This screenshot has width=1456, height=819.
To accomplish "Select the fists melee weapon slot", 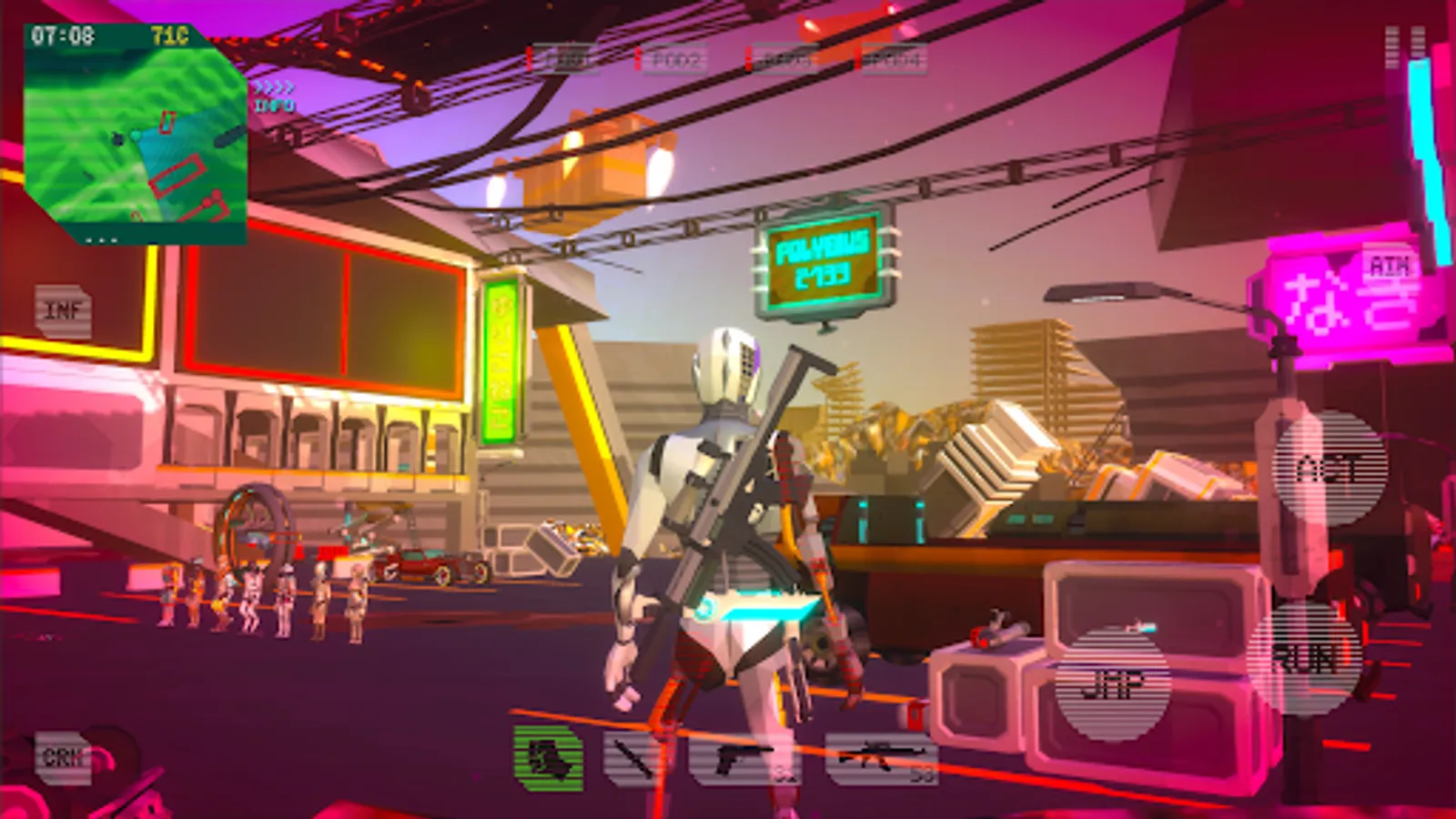I will pos(547,755).
